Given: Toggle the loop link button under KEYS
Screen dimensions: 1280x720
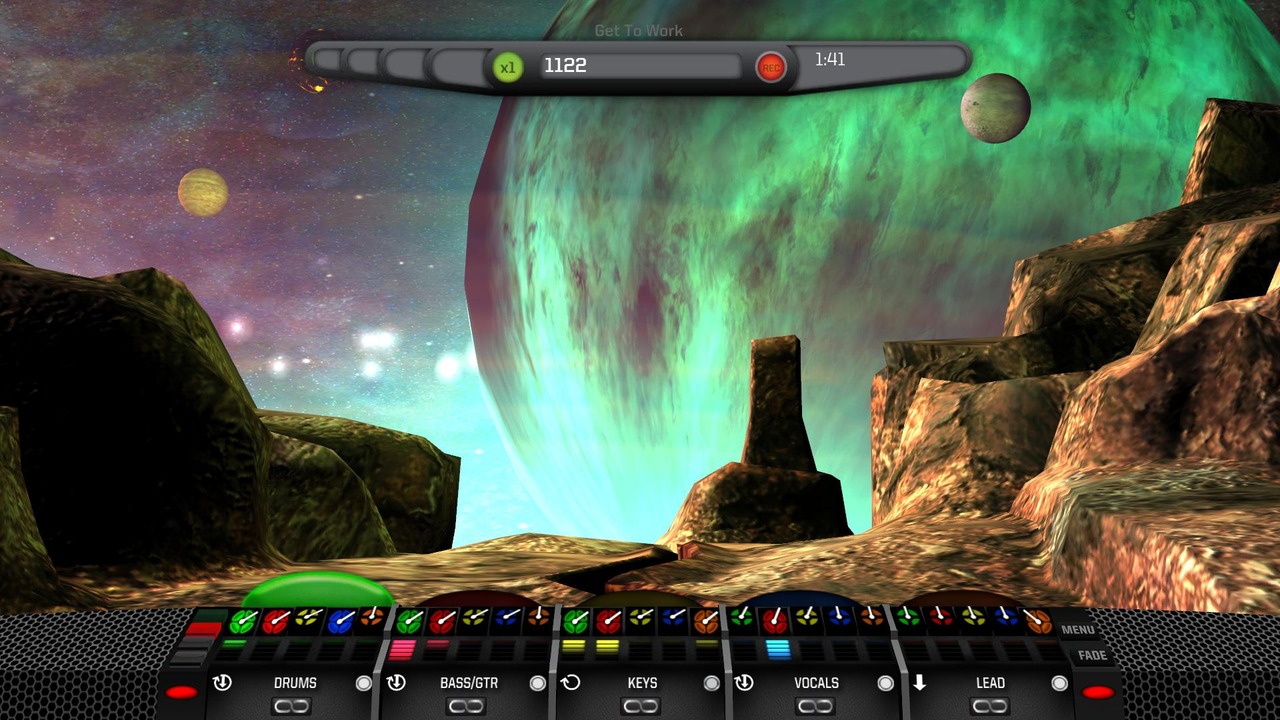Looking at the screenshot, I should (x=640, y=707).
